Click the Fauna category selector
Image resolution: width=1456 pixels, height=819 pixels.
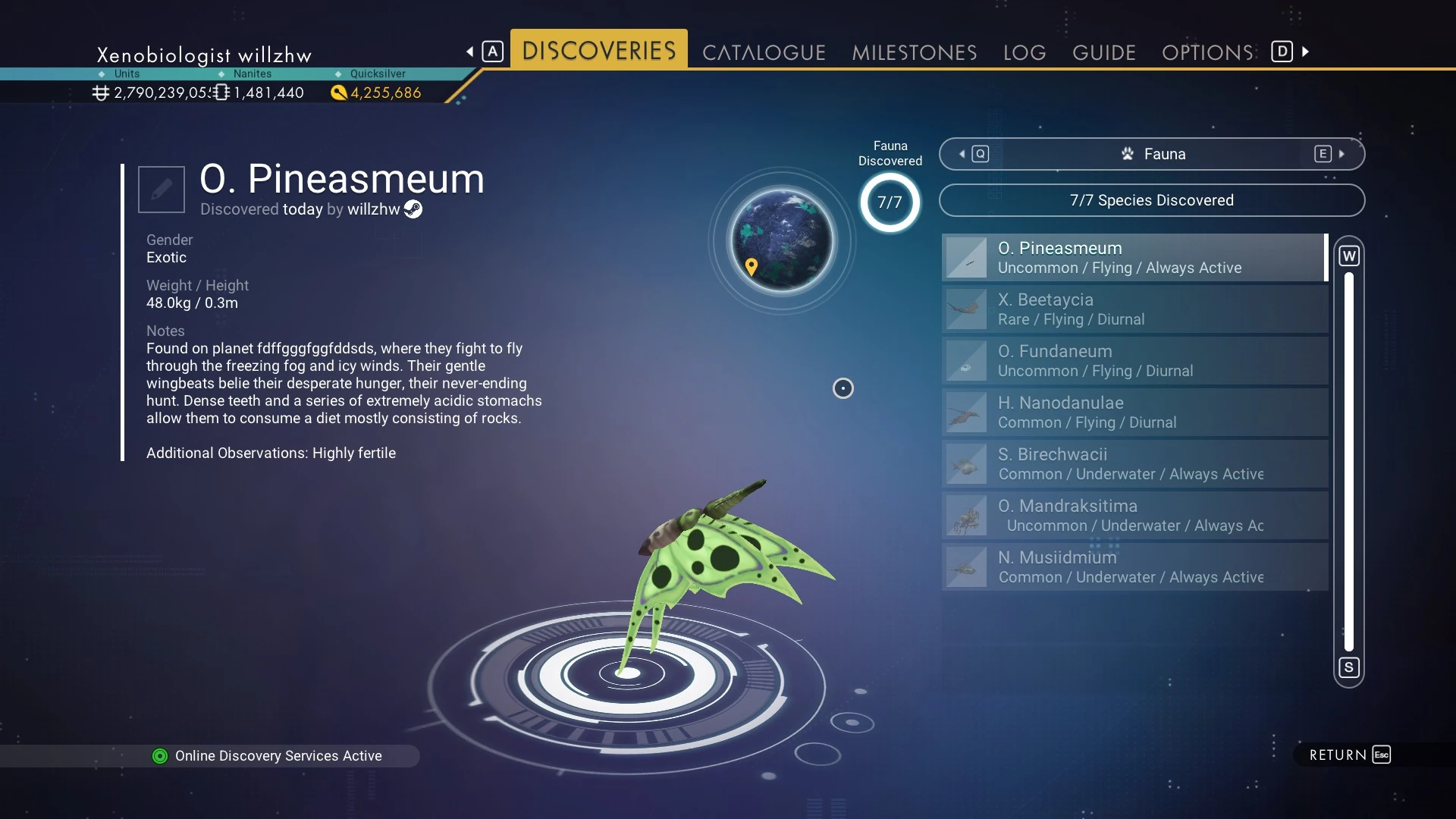click(1152, 154)
